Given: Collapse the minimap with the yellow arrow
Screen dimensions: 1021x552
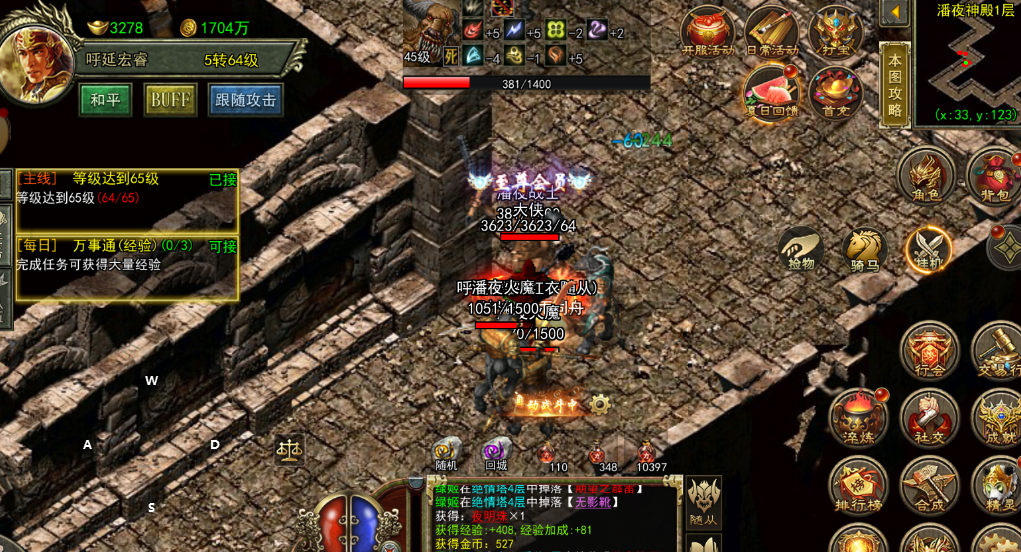Looking at the screenshot, I should tap(894, 12).
